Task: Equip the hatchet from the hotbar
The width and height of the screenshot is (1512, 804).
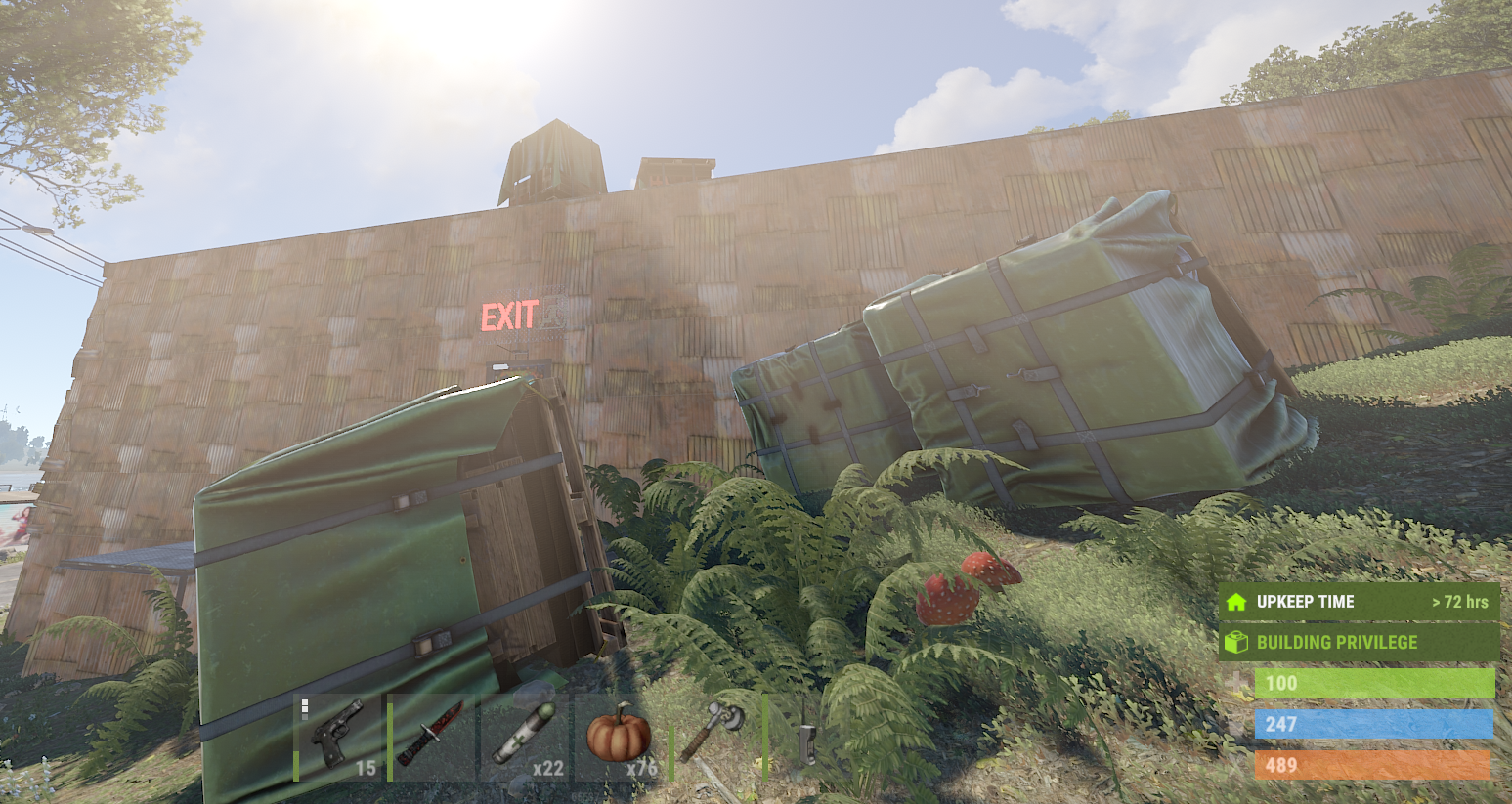Action: tap(713, 738)
